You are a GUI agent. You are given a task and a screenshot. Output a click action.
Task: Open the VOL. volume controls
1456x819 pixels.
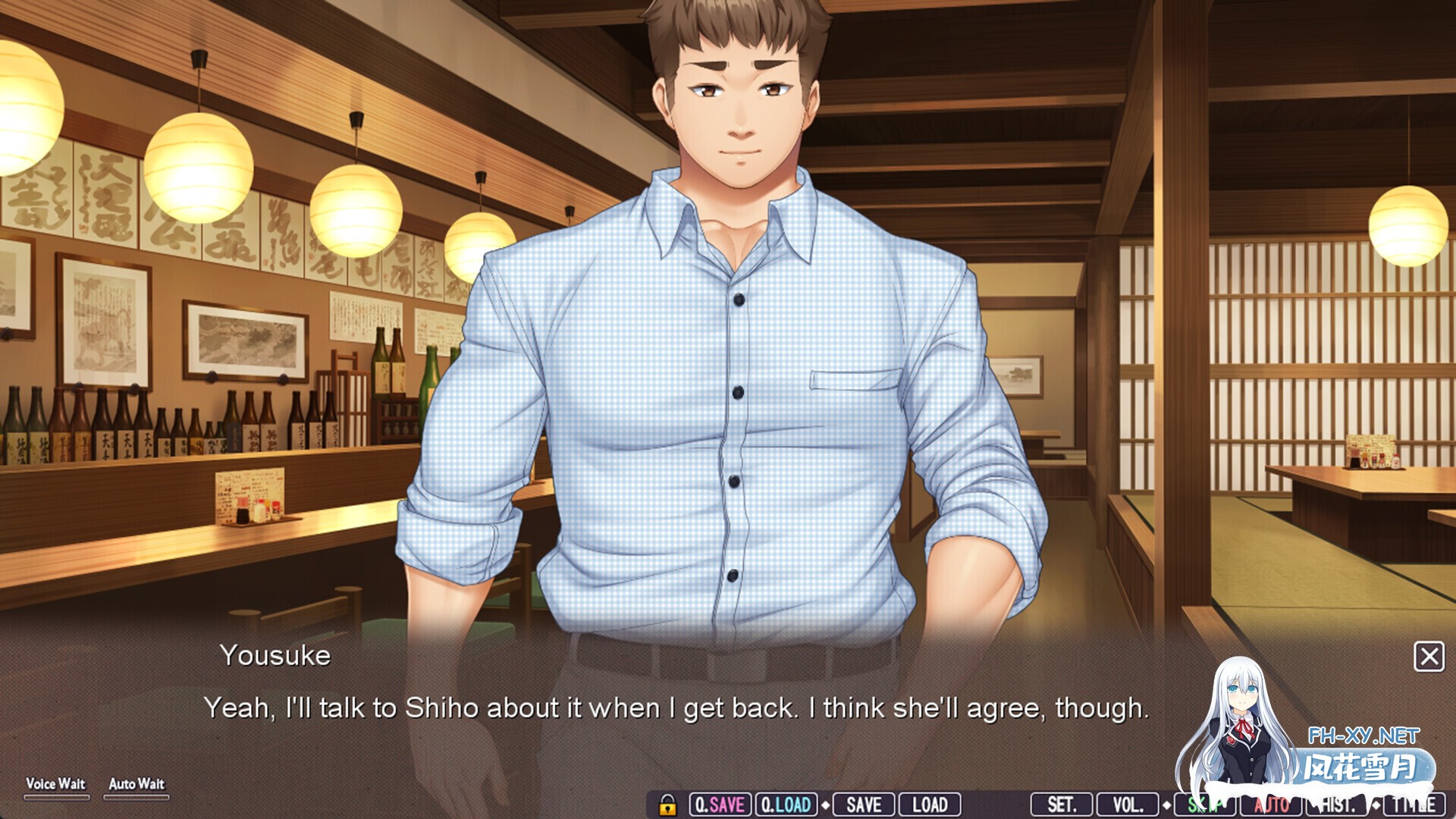point(1127,805)
